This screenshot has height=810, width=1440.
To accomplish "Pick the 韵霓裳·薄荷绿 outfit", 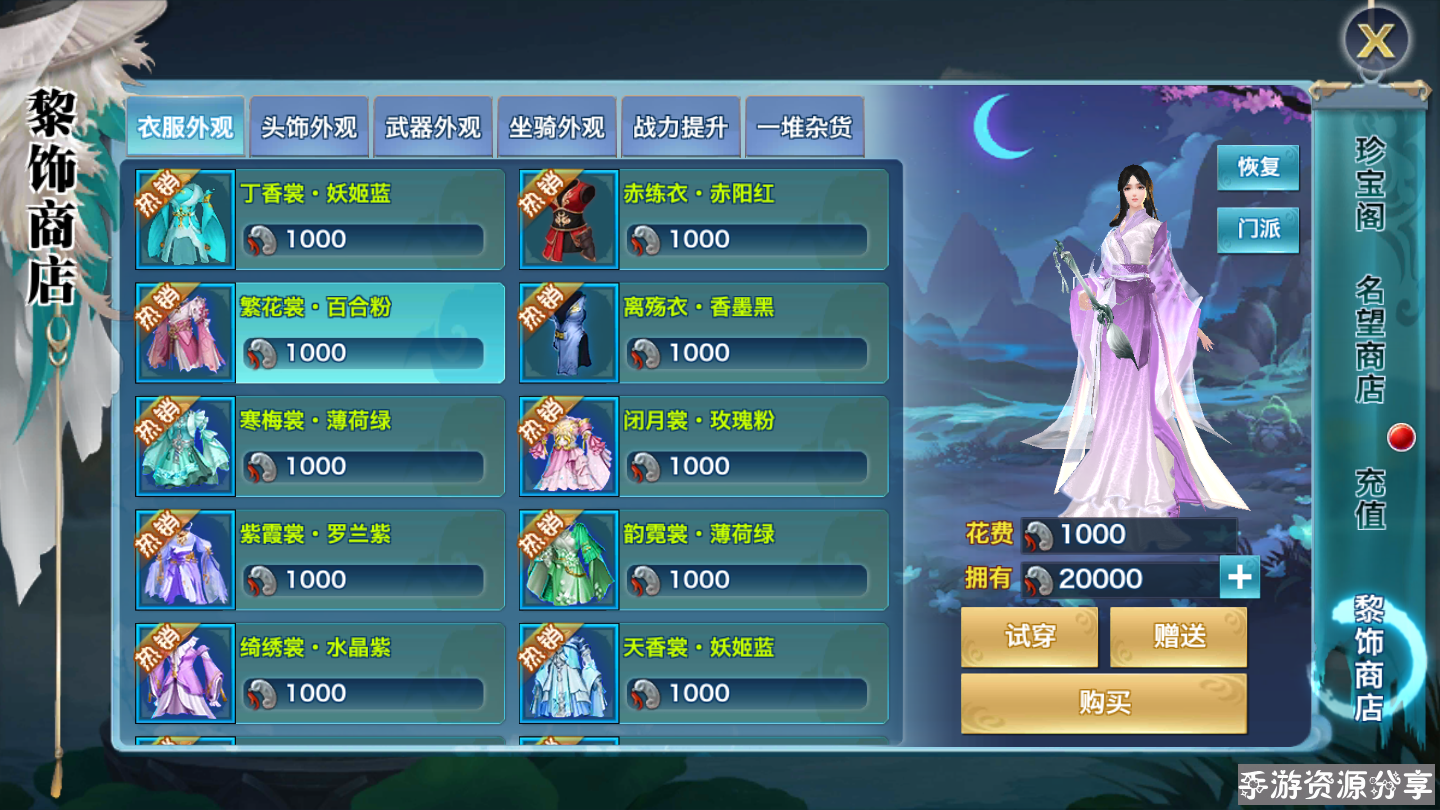I will 704,560.
